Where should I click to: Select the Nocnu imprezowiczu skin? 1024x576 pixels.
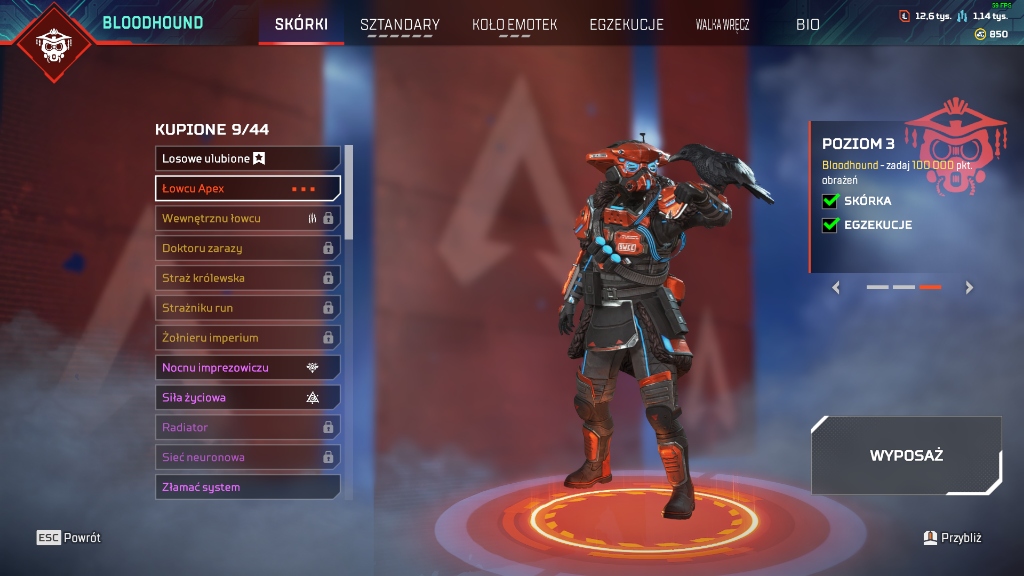(x=248, y=368)
